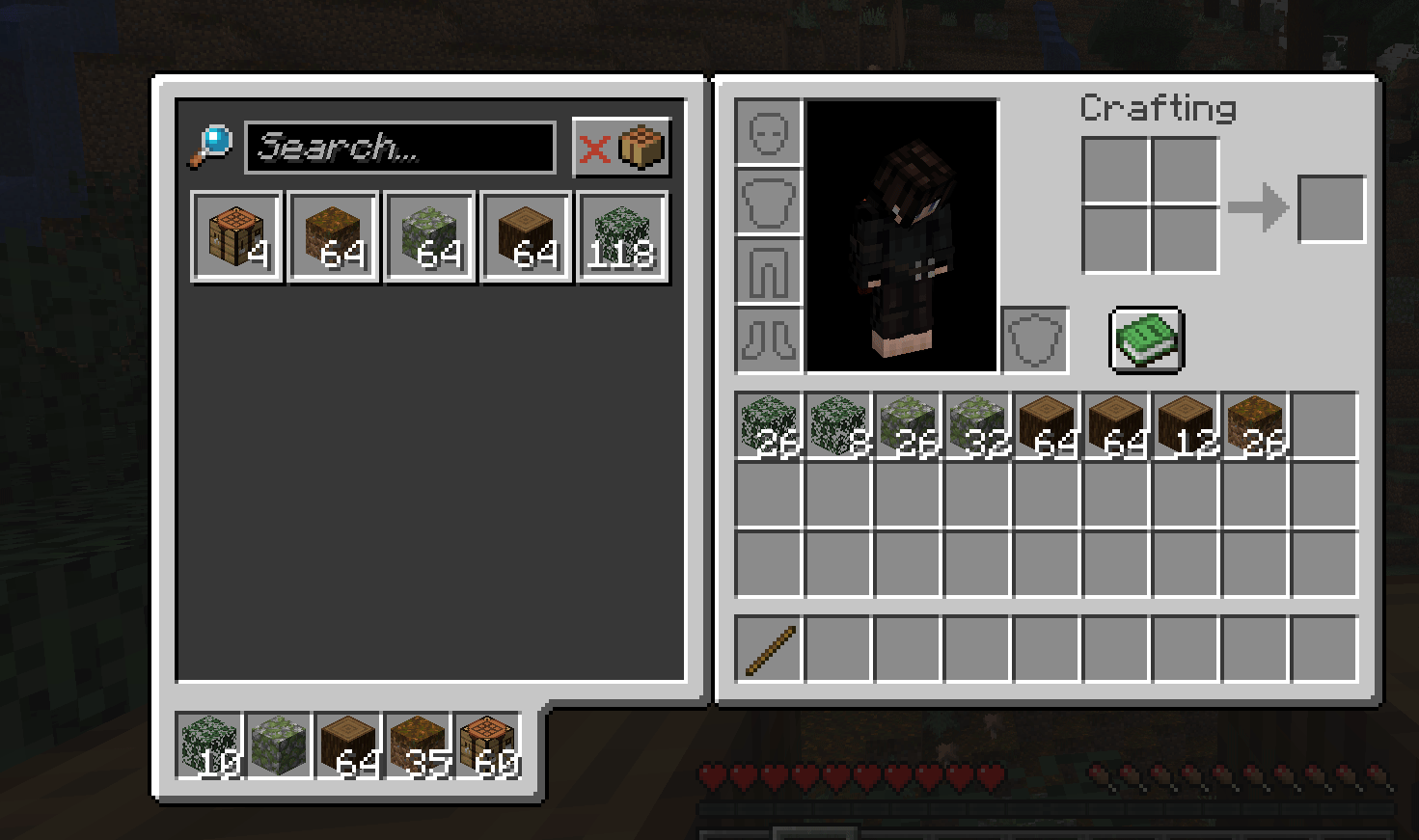Select the stack of 32 mossy cobblestone

[x=977, y=425]
